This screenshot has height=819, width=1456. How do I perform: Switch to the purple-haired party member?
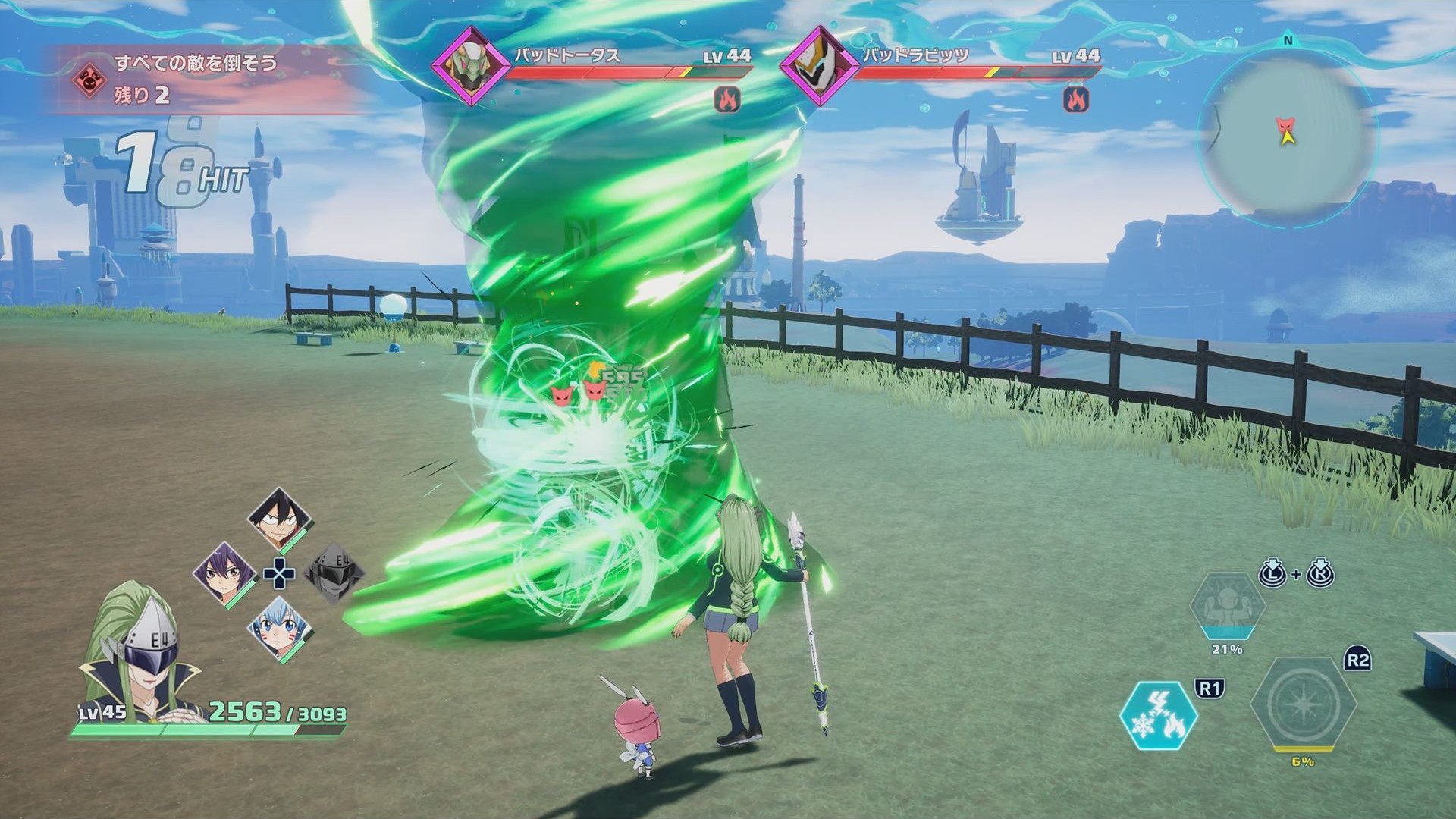tap(224, 573)
